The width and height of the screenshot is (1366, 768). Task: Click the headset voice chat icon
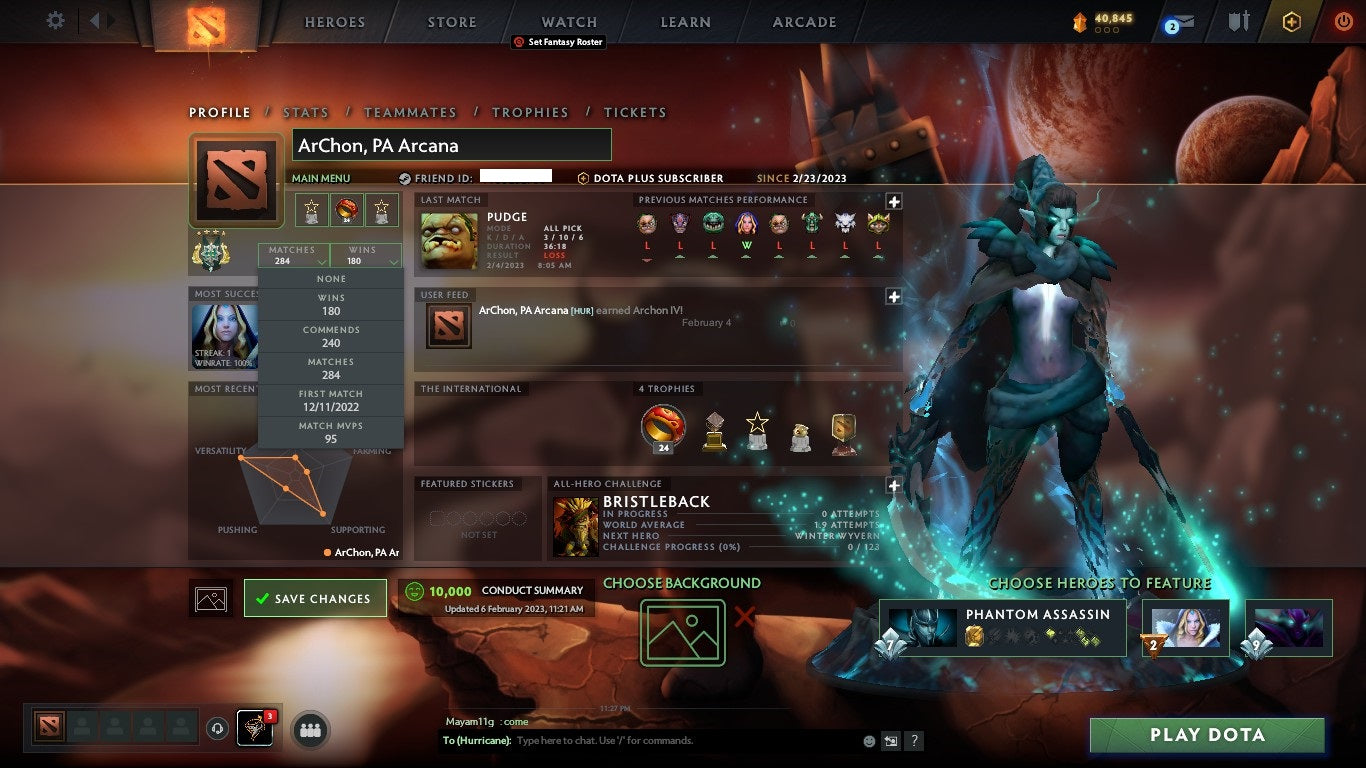216,730
